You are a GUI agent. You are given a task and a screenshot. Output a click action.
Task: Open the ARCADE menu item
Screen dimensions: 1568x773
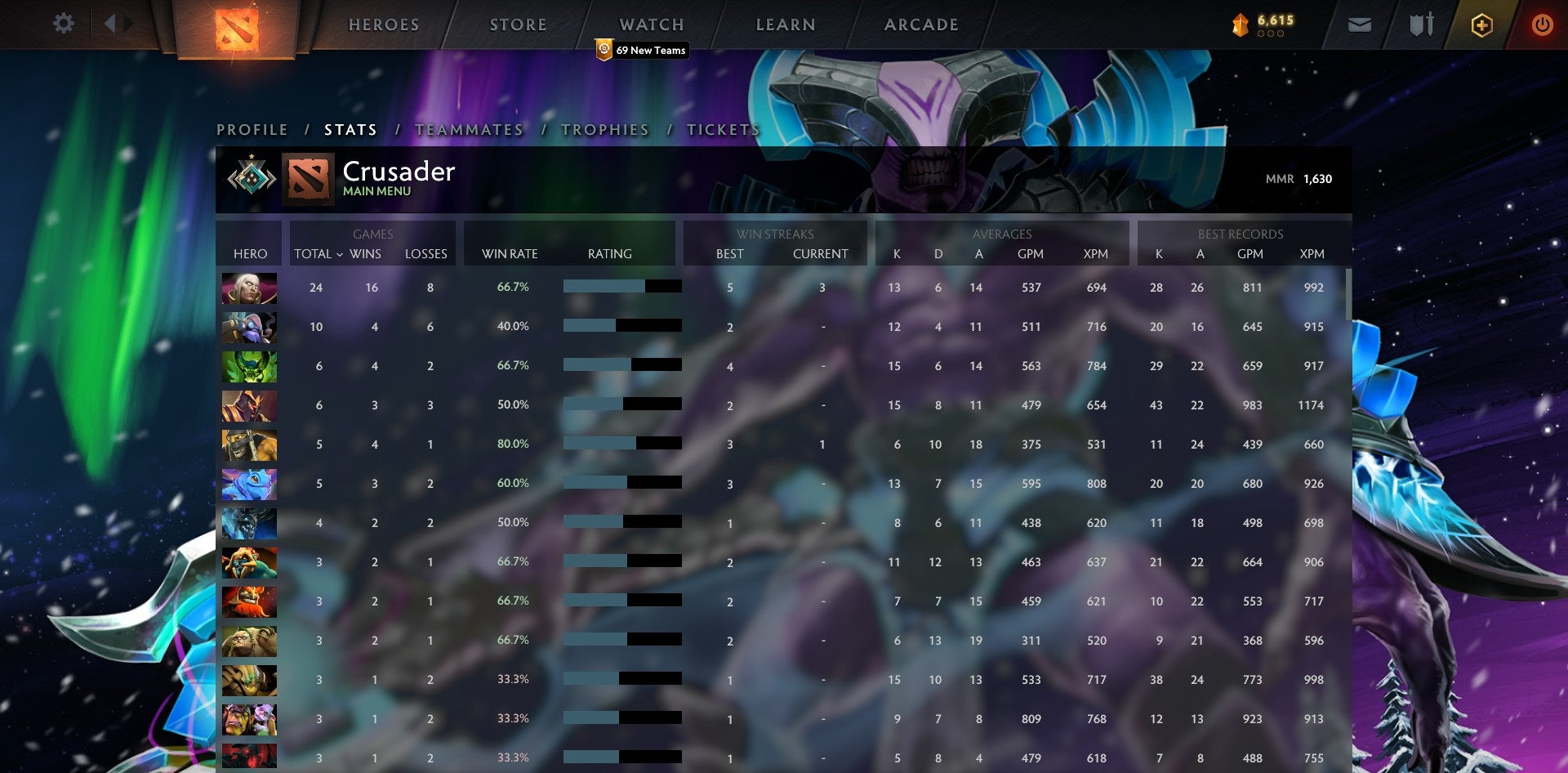click(x=920, y=25)
